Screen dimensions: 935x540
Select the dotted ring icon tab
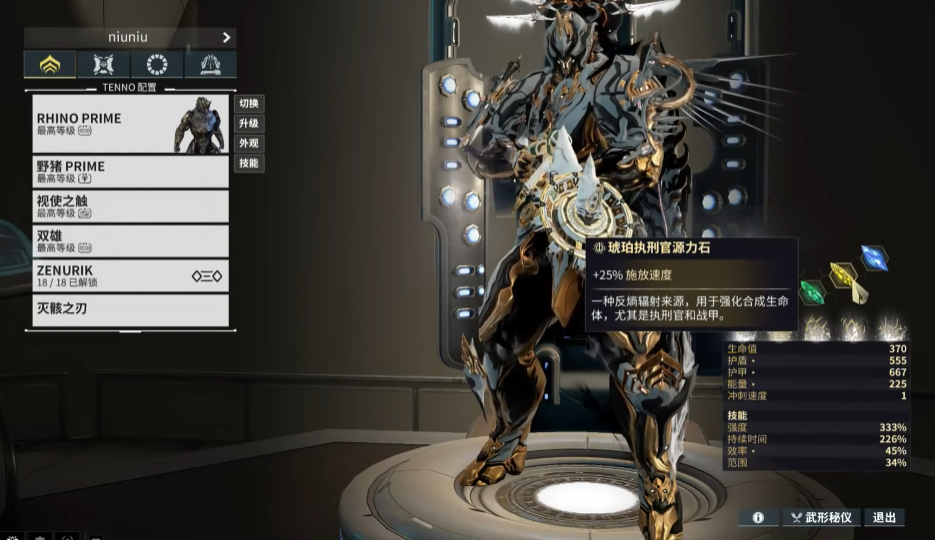[x=157, y=65]
